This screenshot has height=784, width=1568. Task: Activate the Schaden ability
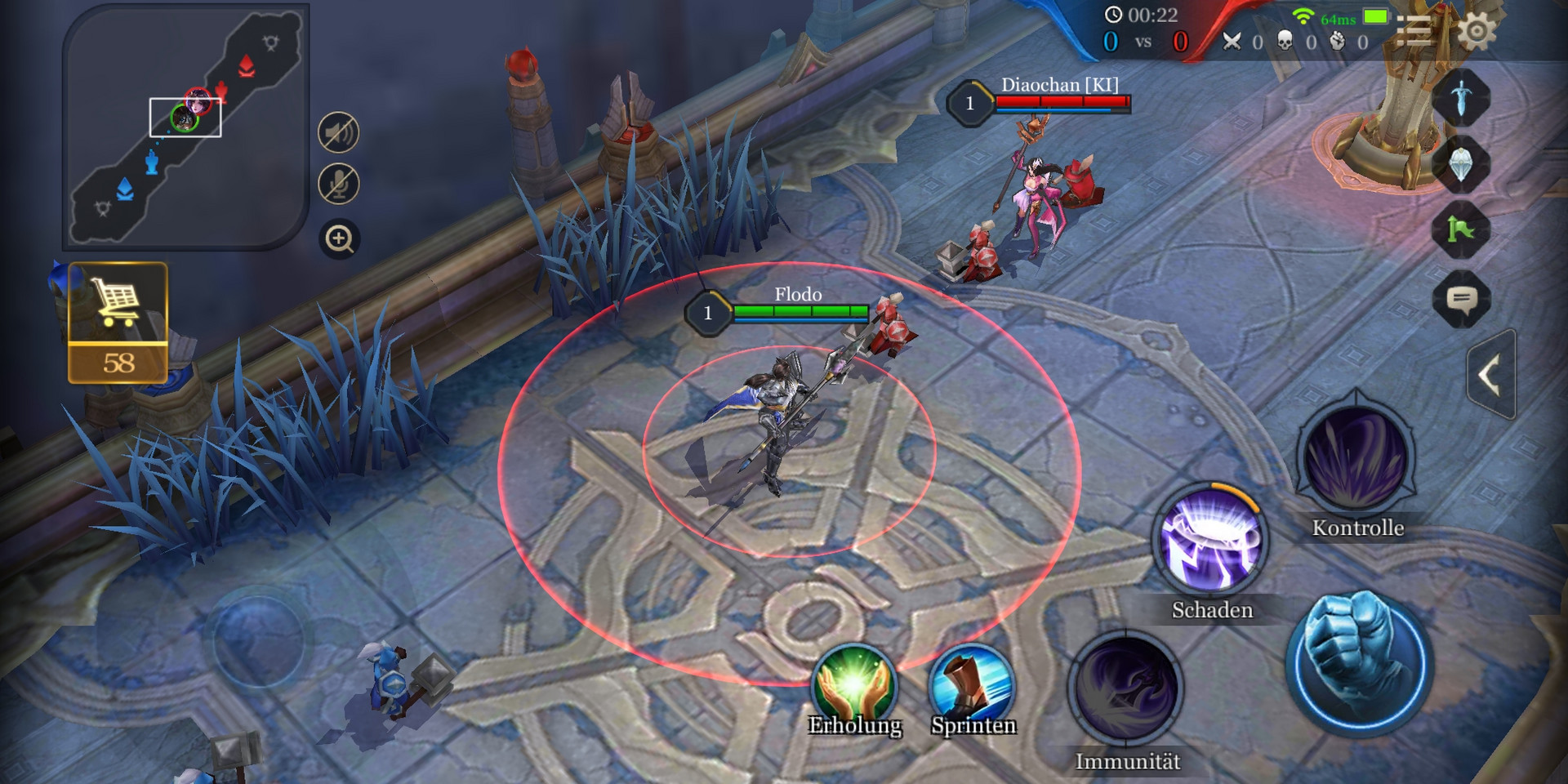[1210, 542]
